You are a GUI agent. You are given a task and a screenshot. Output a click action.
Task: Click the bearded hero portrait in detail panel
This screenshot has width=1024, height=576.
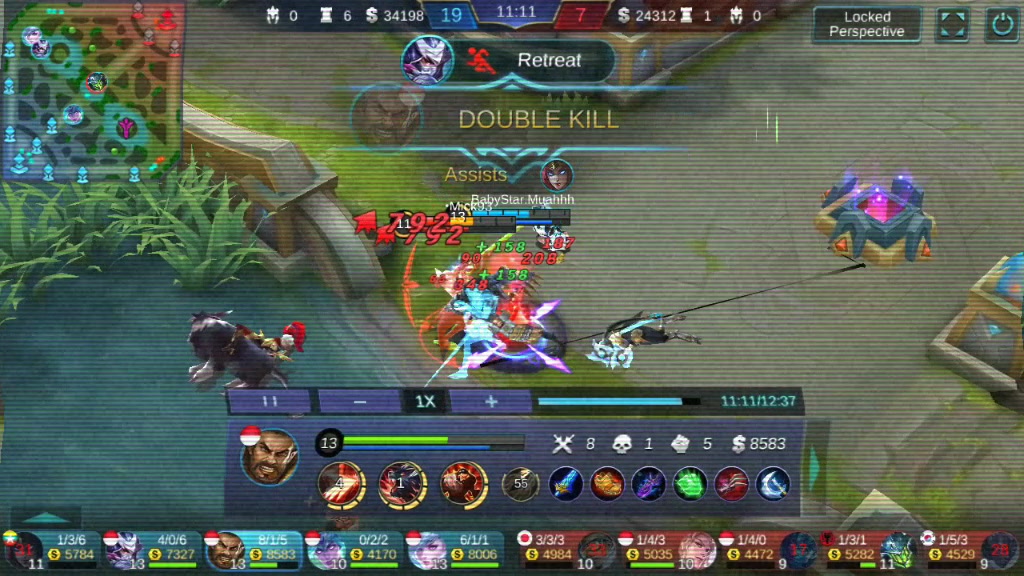pyautogui.click(x=270, y=457)
